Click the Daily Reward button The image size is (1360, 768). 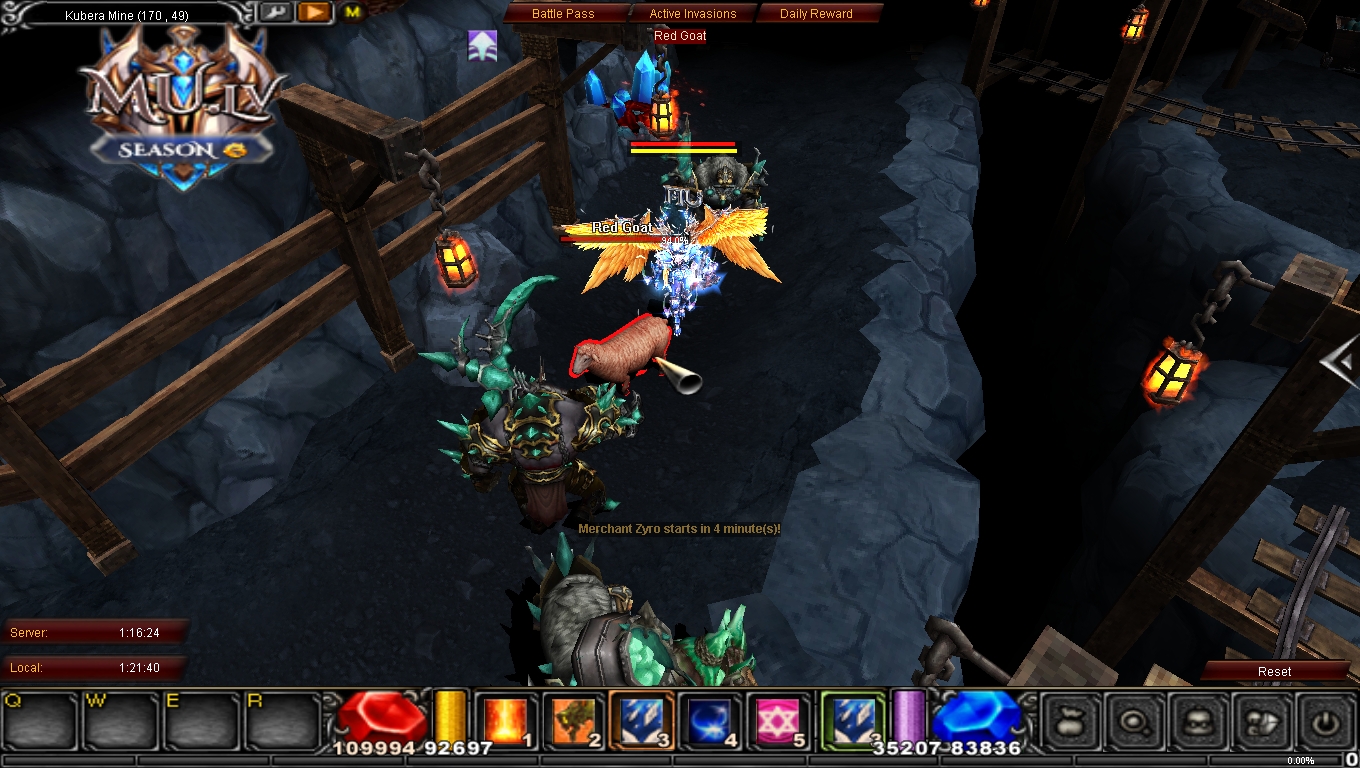coord(815,13)
